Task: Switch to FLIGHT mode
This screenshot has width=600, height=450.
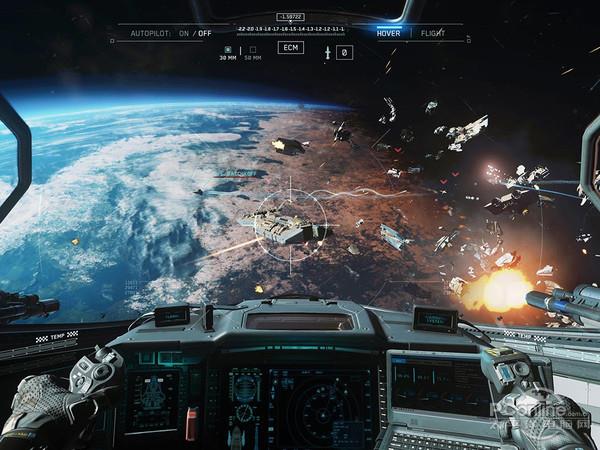Action: [x=433, y=33]
